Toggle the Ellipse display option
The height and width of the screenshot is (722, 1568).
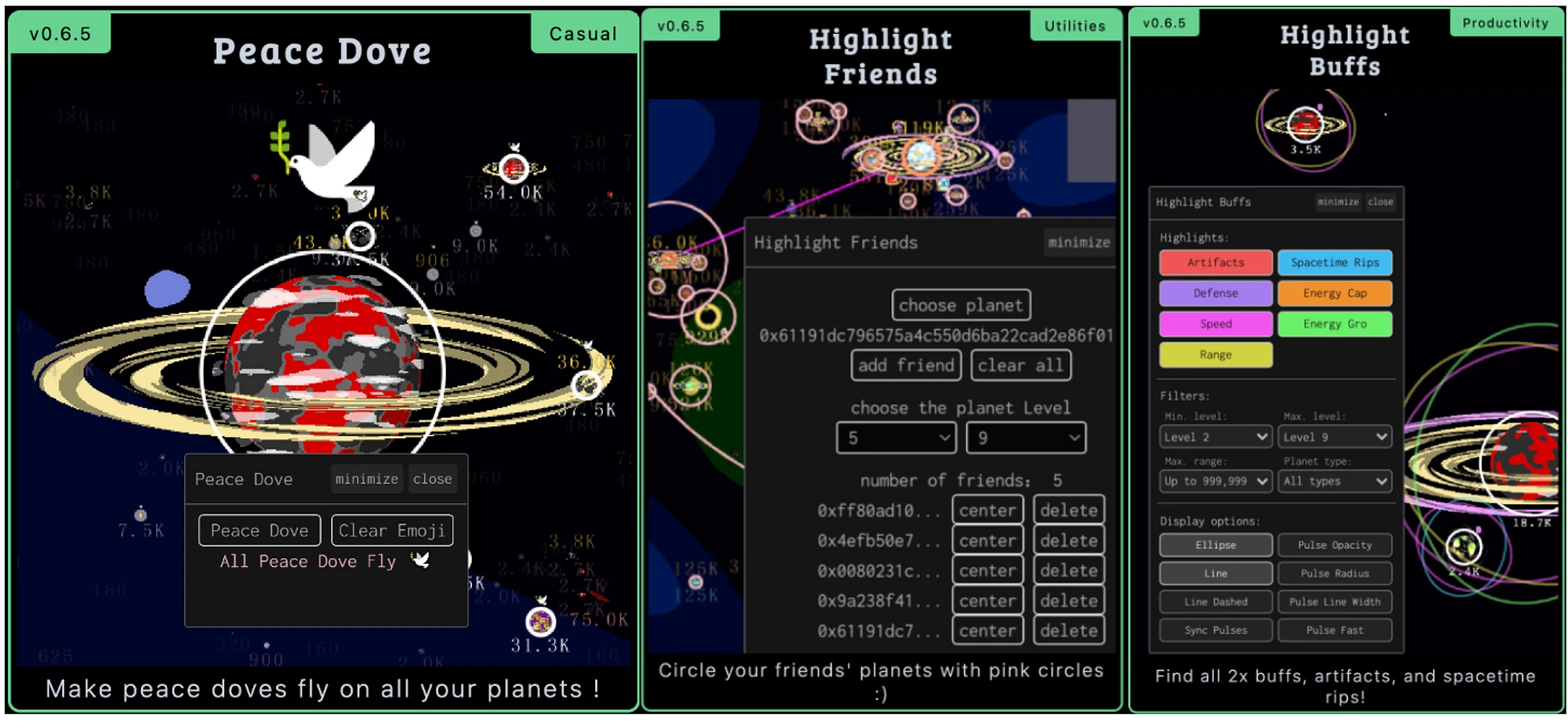click(x=1215, y=545)
